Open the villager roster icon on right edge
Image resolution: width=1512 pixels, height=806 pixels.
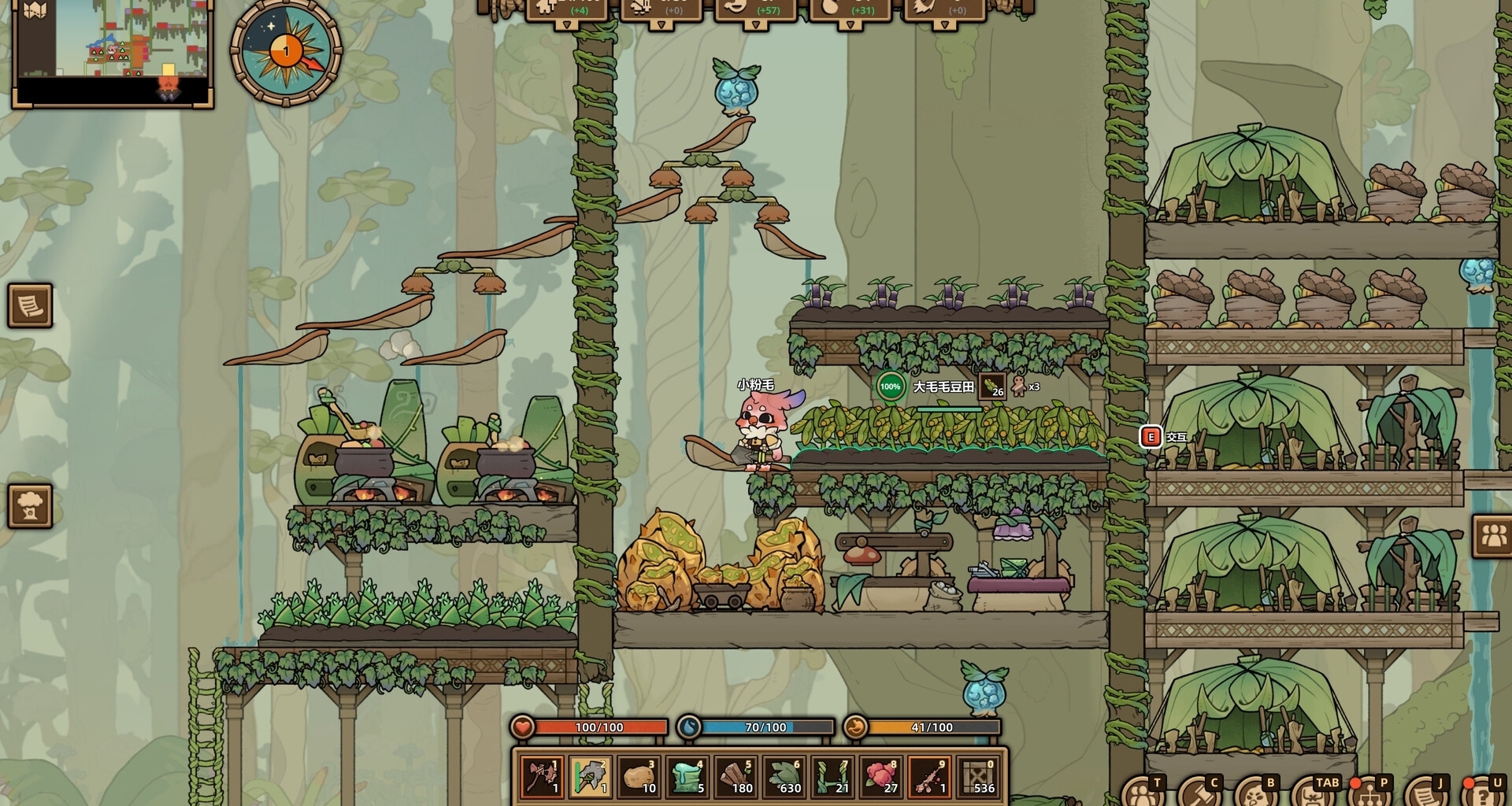tap(1493, 533)
